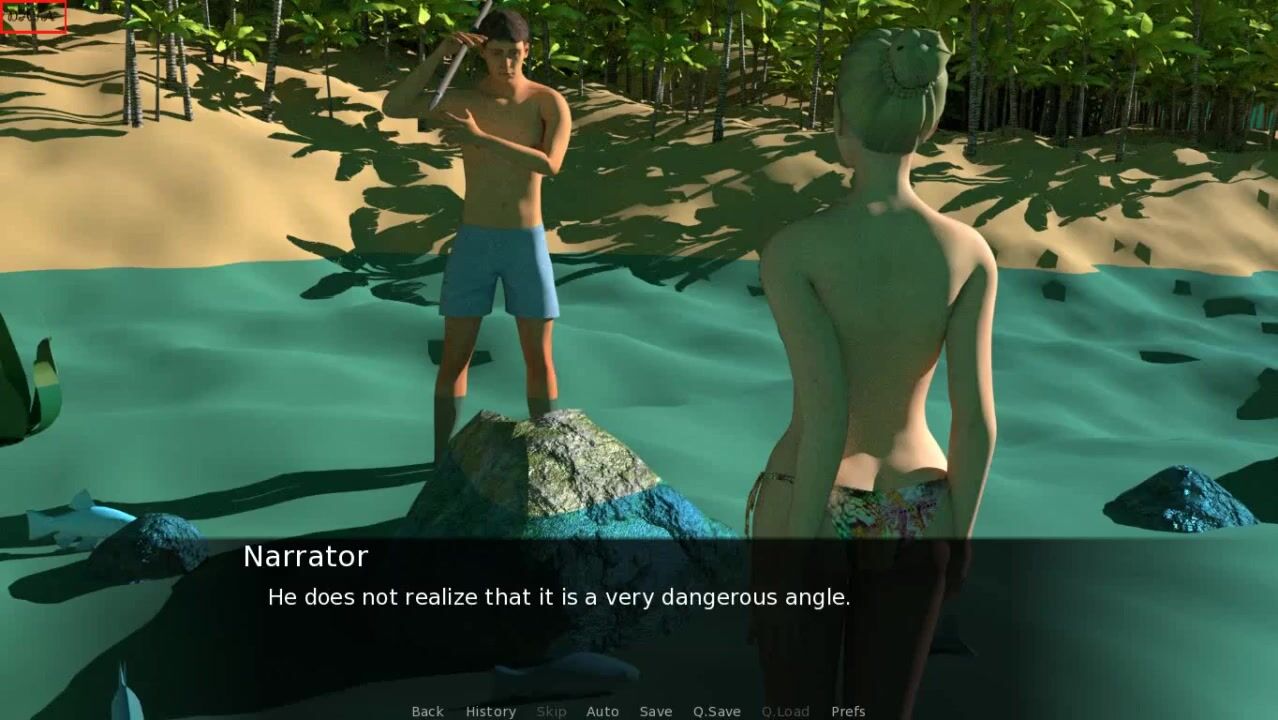Open the dialogue History log
Viewport: 1278px width, 720px height.
490,711
